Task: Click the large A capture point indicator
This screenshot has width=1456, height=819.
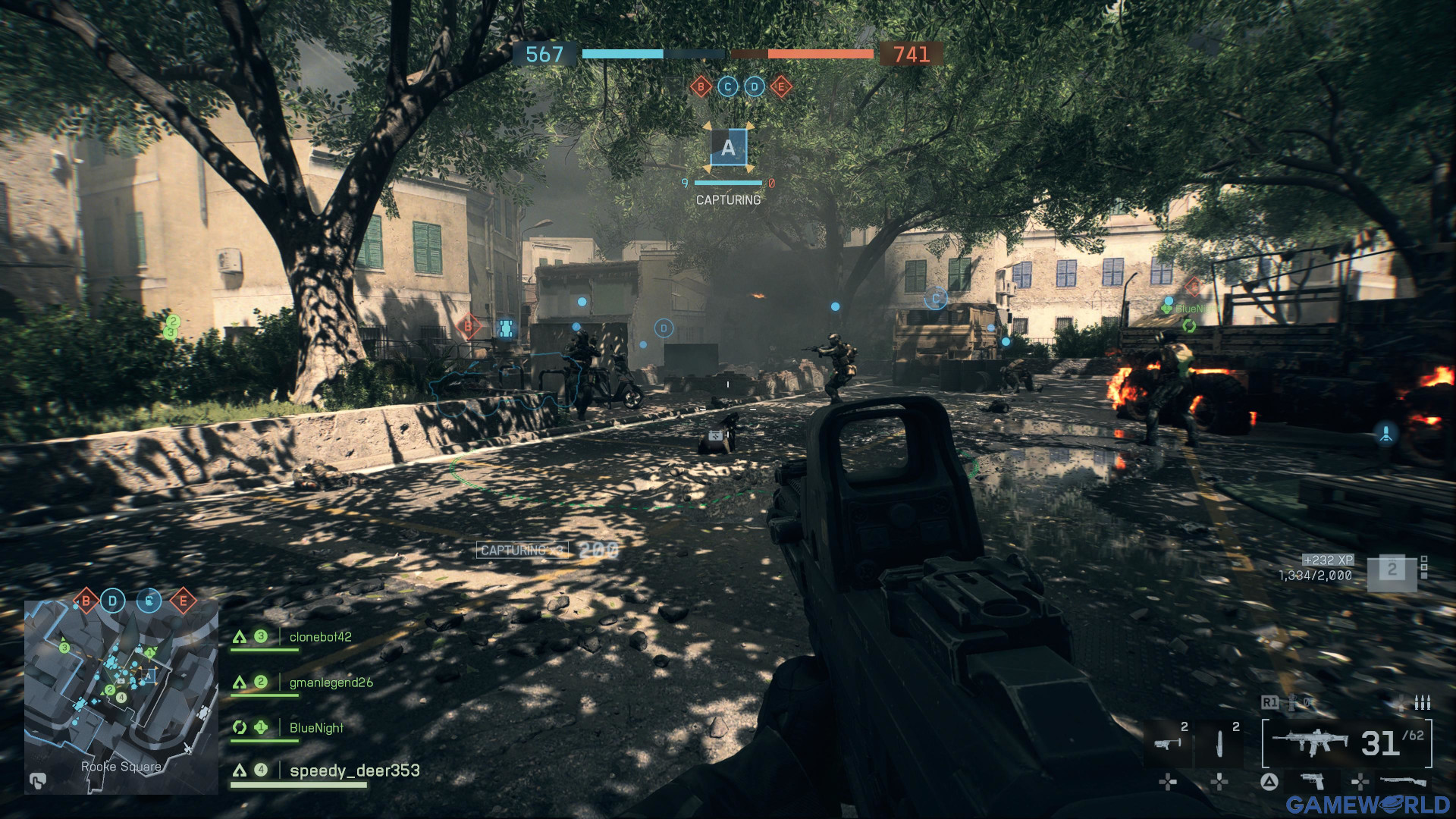Action: click(728, 147)
